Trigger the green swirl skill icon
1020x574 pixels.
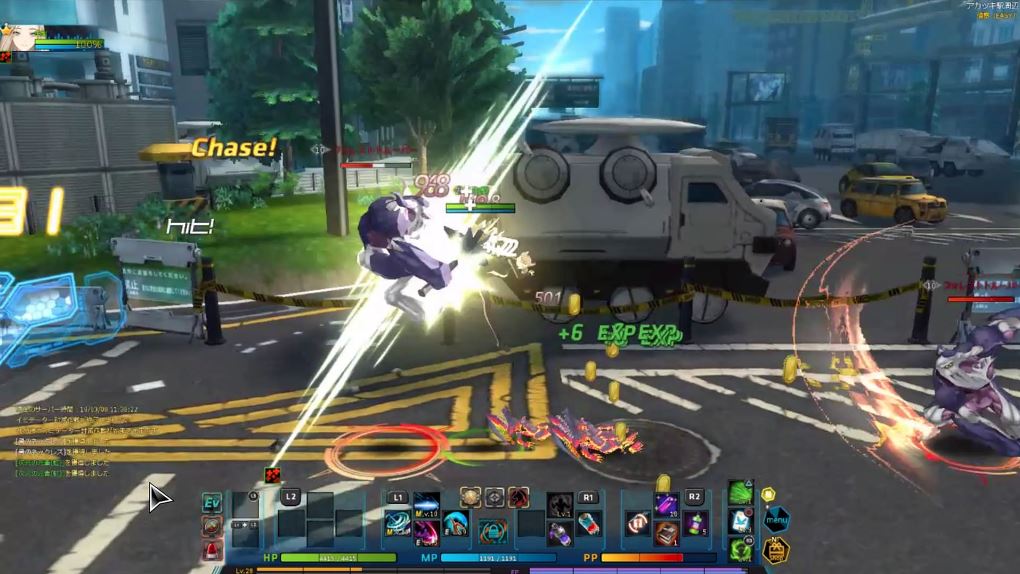(739, 548)
